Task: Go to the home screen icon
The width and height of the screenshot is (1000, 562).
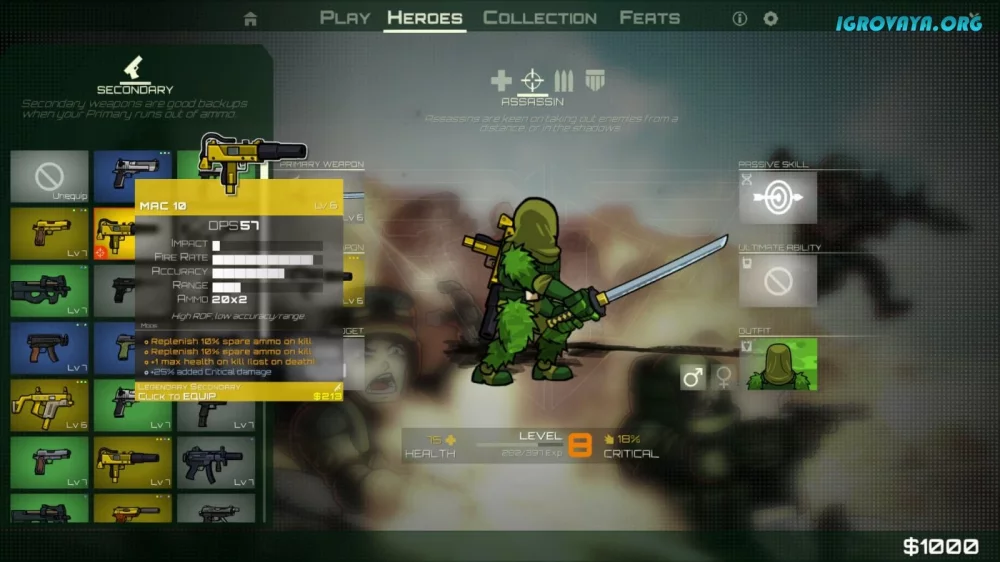Action: 250,19
